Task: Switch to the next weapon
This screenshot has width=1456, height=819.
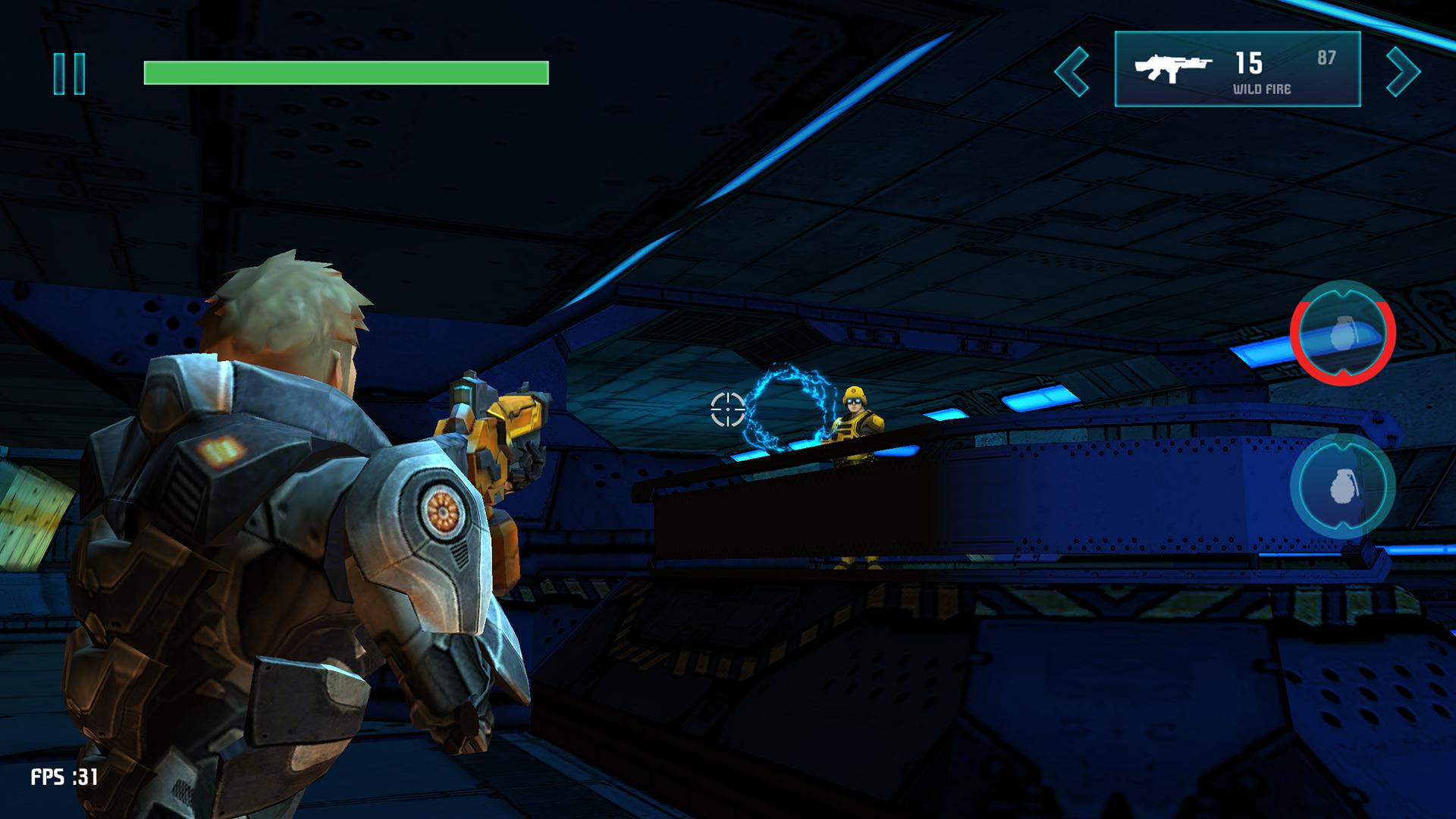Action: coord(1402,72)
